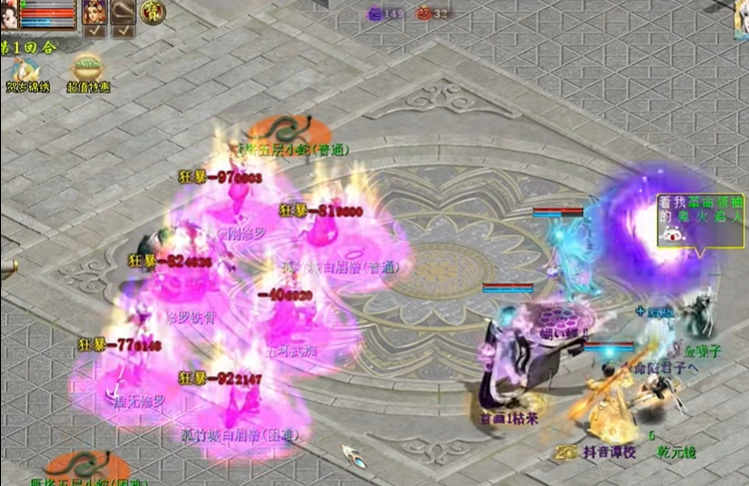Image resolution: width=749 pixels, height=486 pixels.
Task: Toggle the checkmark under the weapon slot
Action: click(122, 31)
